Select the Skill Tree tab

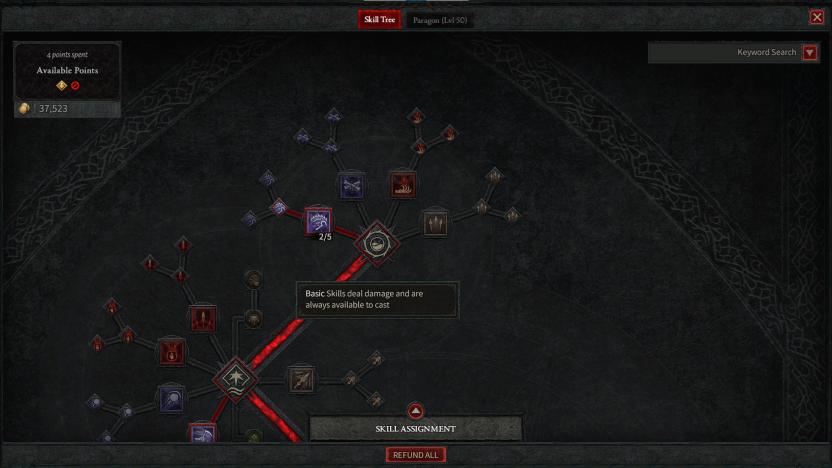click(379, 20)
